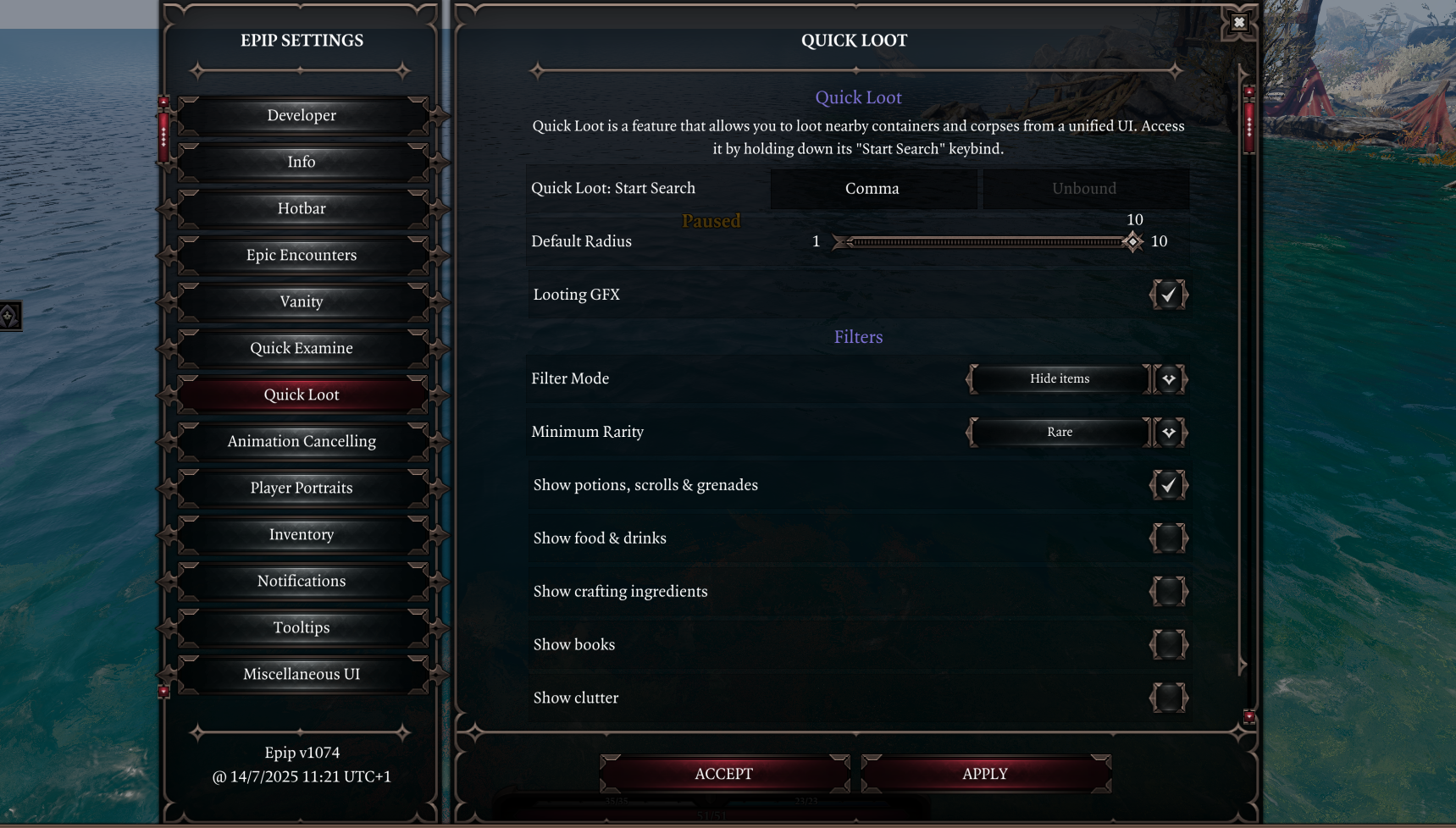Enable Show food & drinks
The image size is (1456, 828).
pos(1168,538)
